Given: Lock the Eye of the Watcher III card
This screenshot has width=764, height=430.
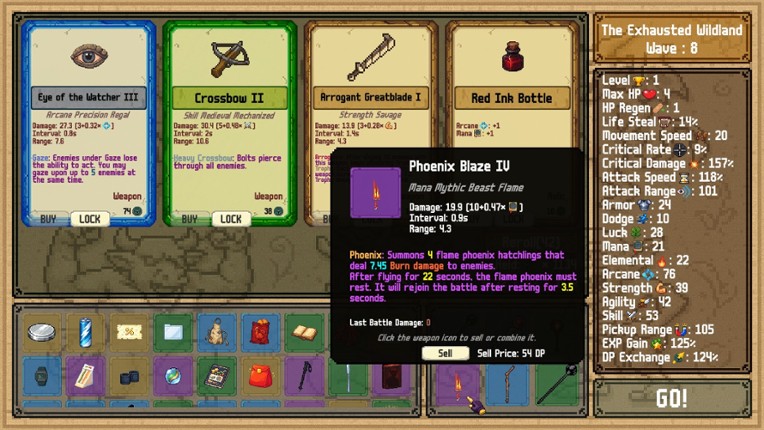Looking at the screenshot, I should pos(90,219).
